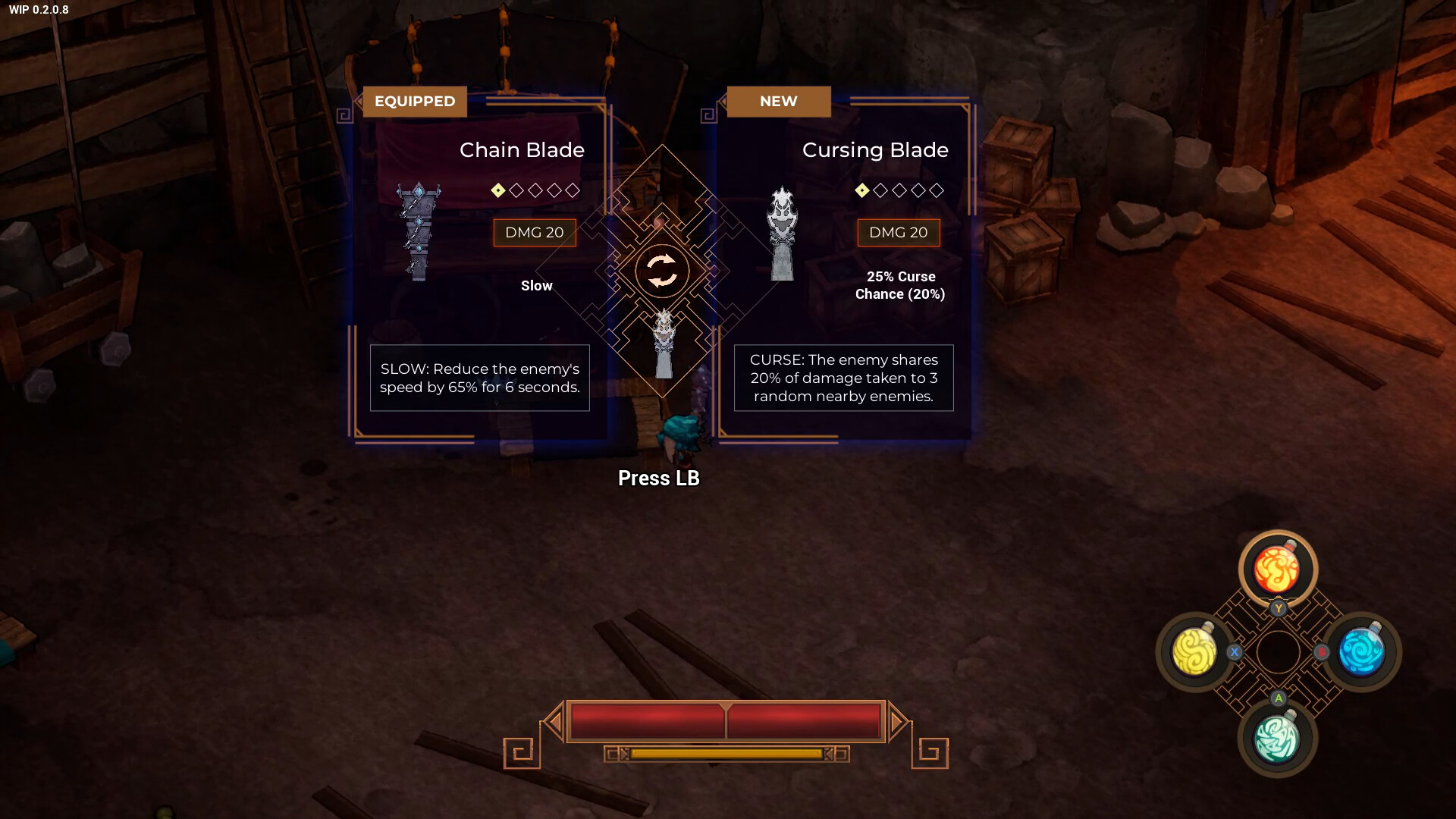
Task: Click the Chain Blade weapon icon
Action: (418, 231)
